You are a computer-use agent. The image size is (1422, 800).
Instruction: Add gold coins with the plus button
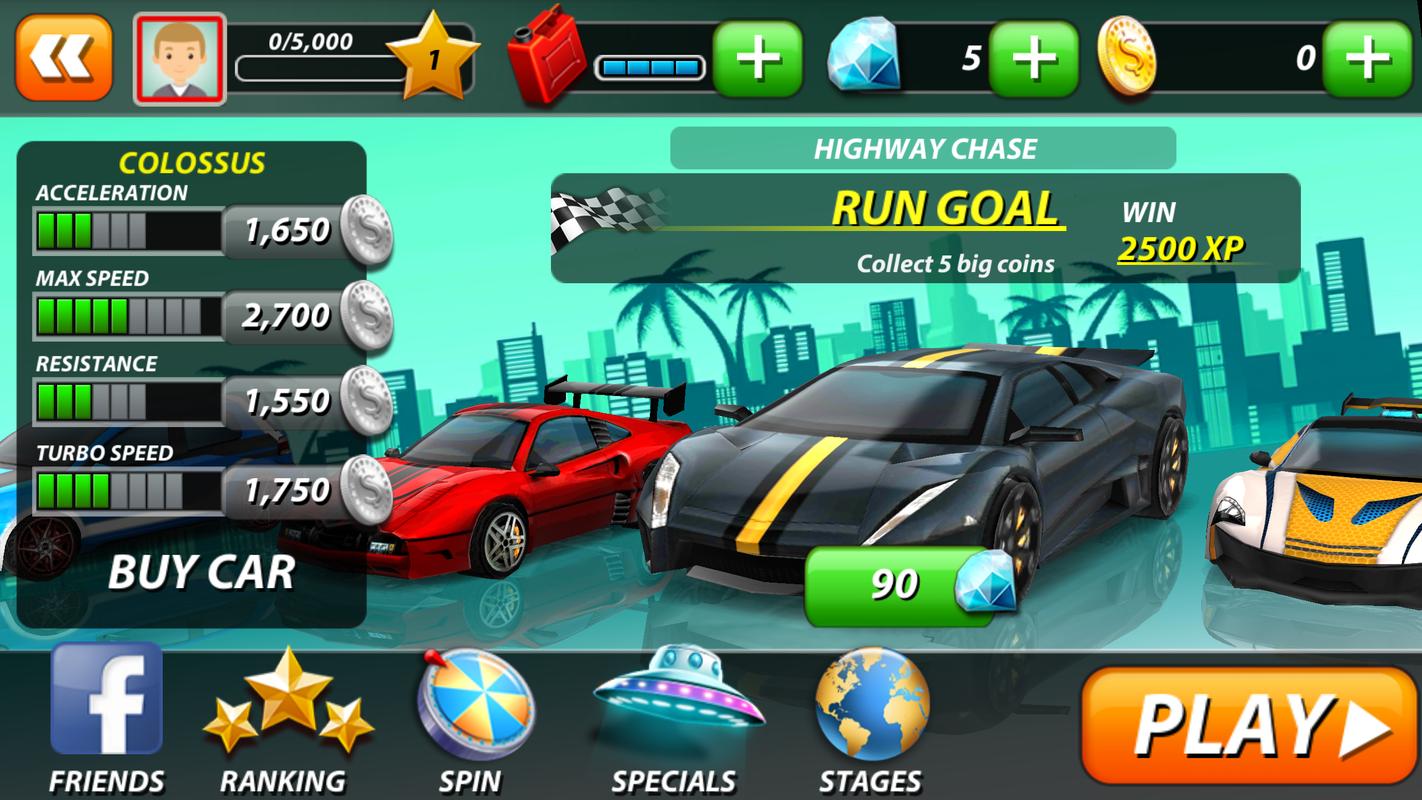coord(1366,59)
